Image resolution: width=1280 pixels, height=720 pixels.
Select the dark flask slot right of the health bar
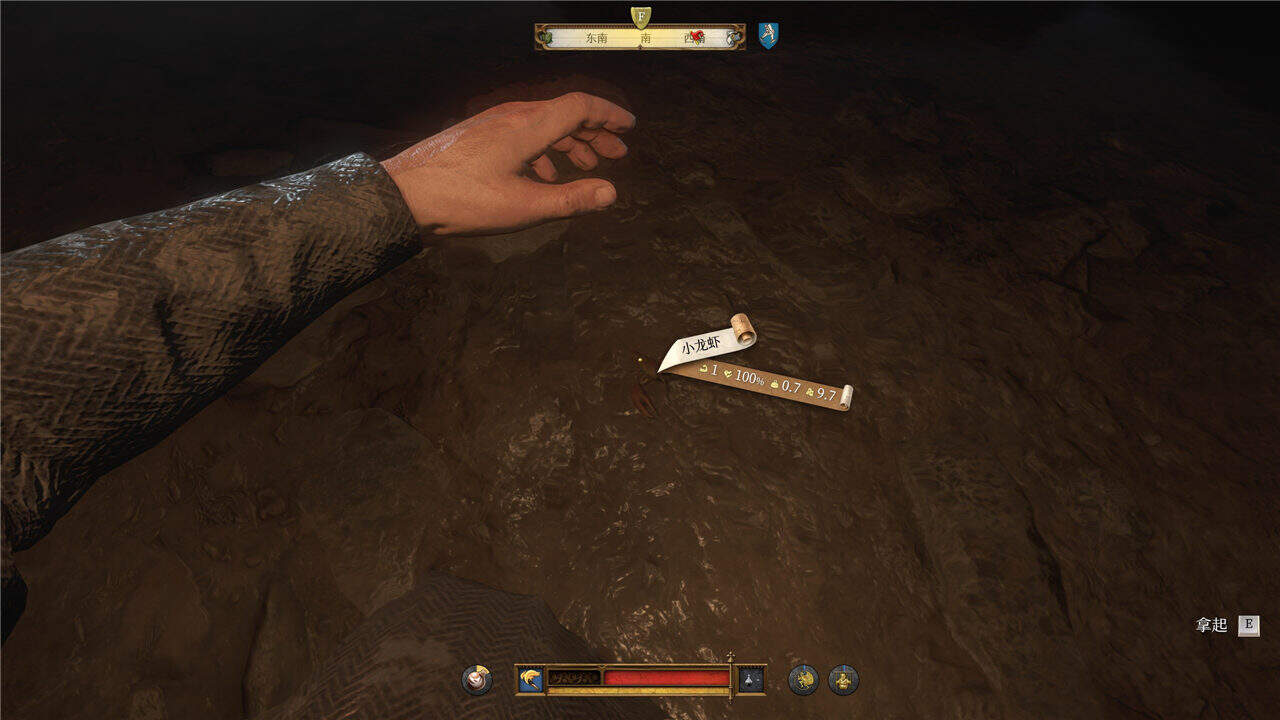click(751, 680)
